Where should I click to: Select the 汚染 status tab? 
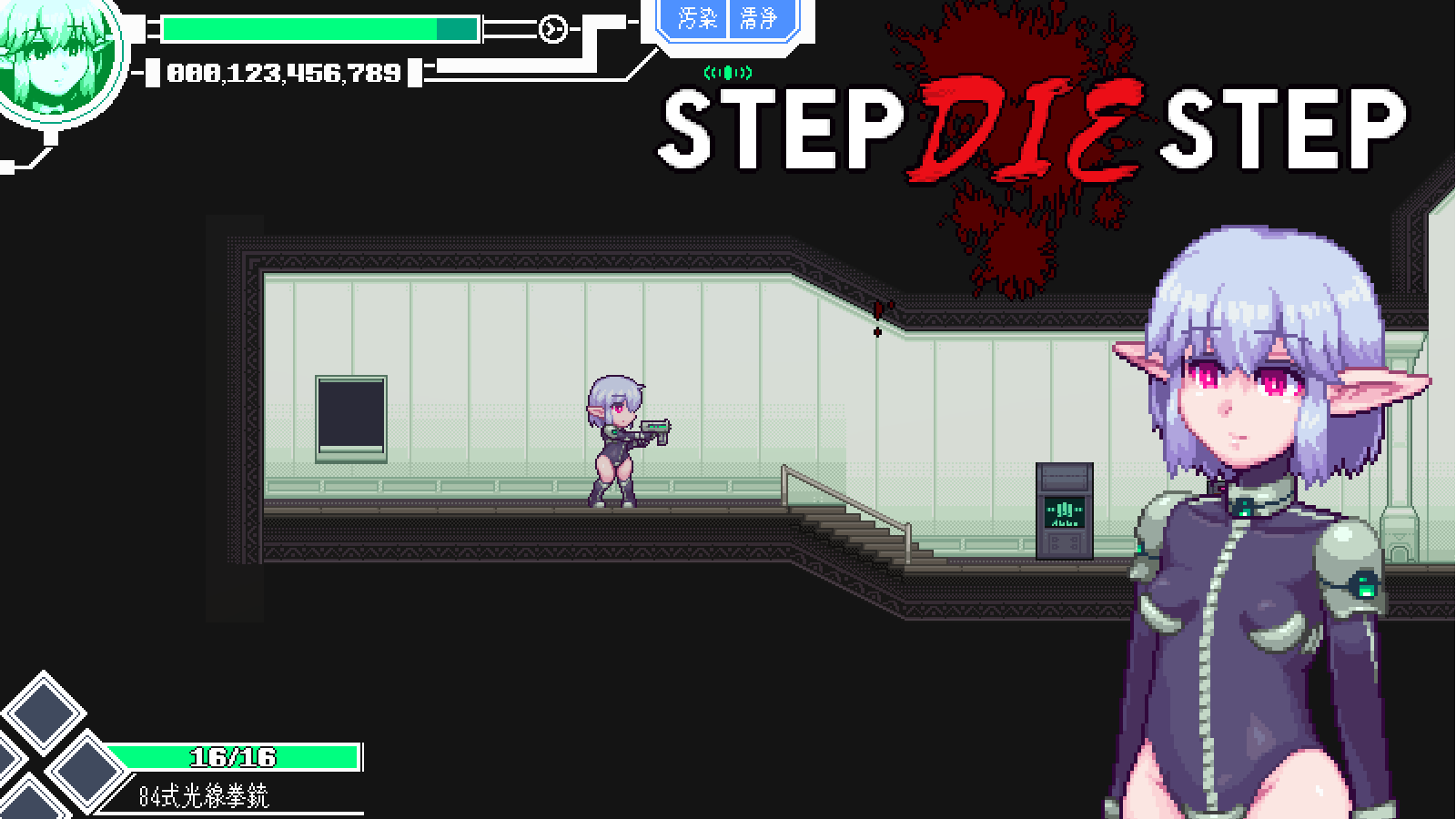tap(697, 18)
